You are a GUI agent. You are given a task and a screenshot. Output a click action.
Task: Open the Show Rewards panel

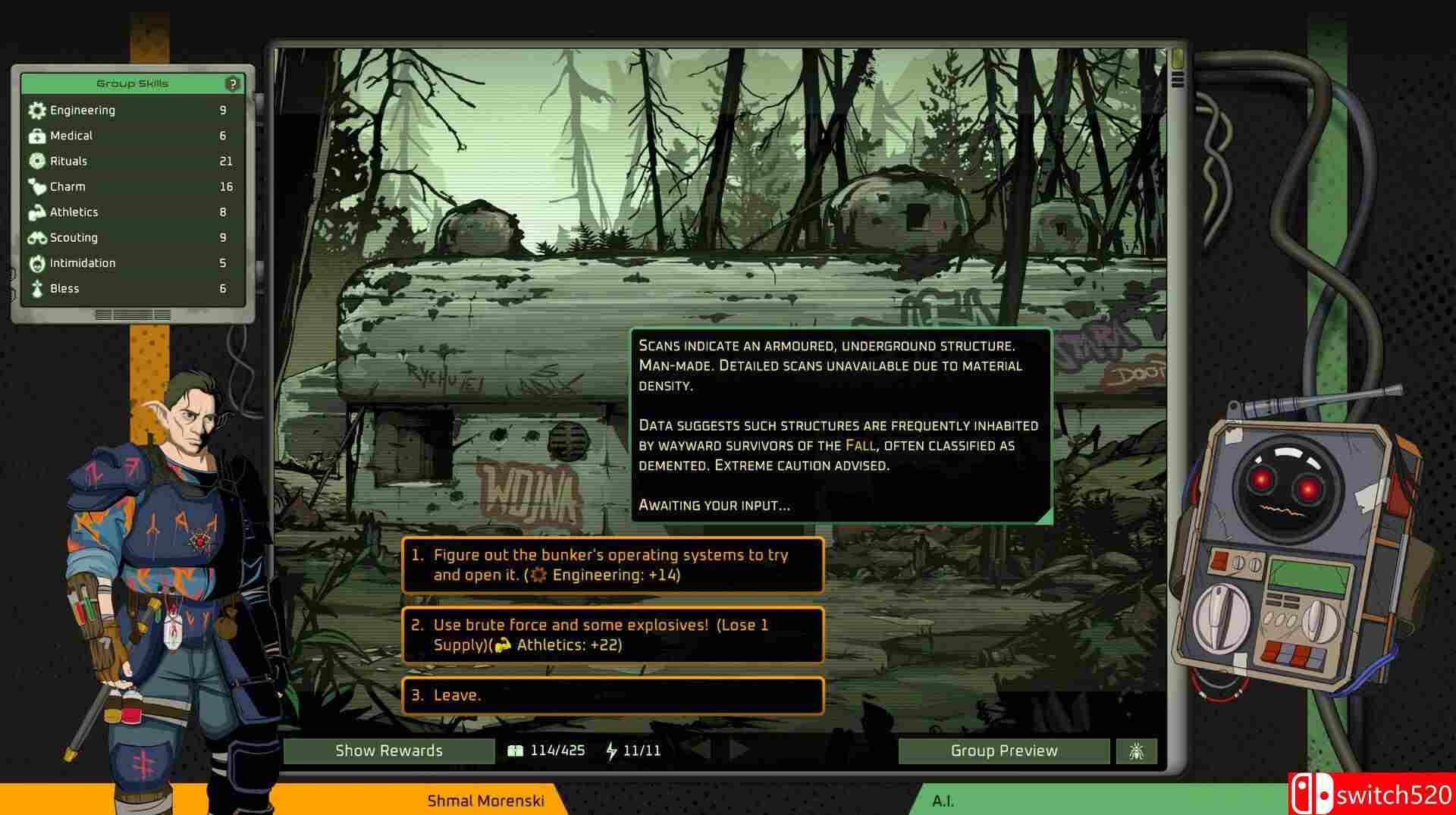point(388,751)
